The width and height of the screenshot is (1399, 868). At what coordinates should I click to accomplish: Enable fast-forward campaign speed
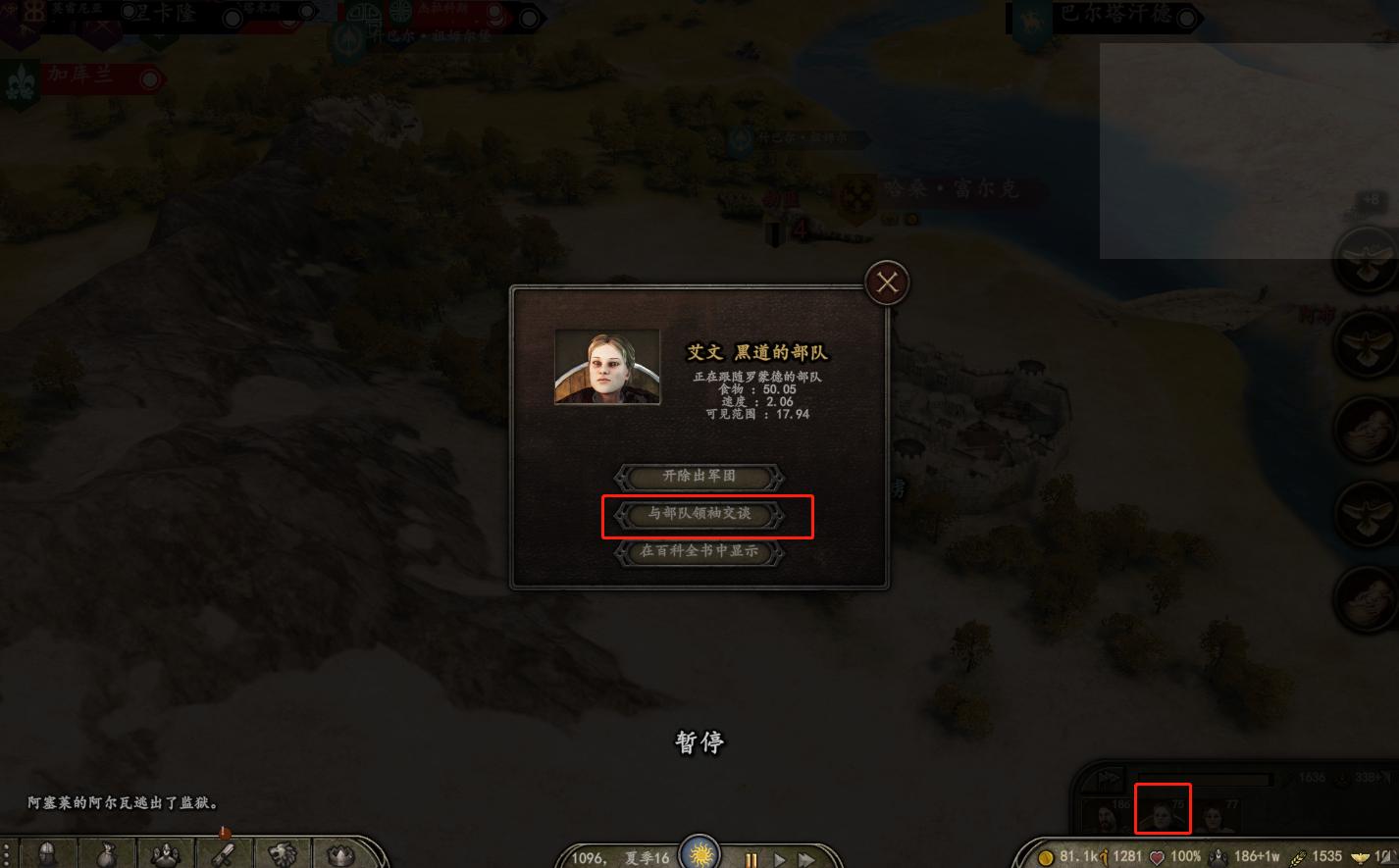(x=806, y=855)
